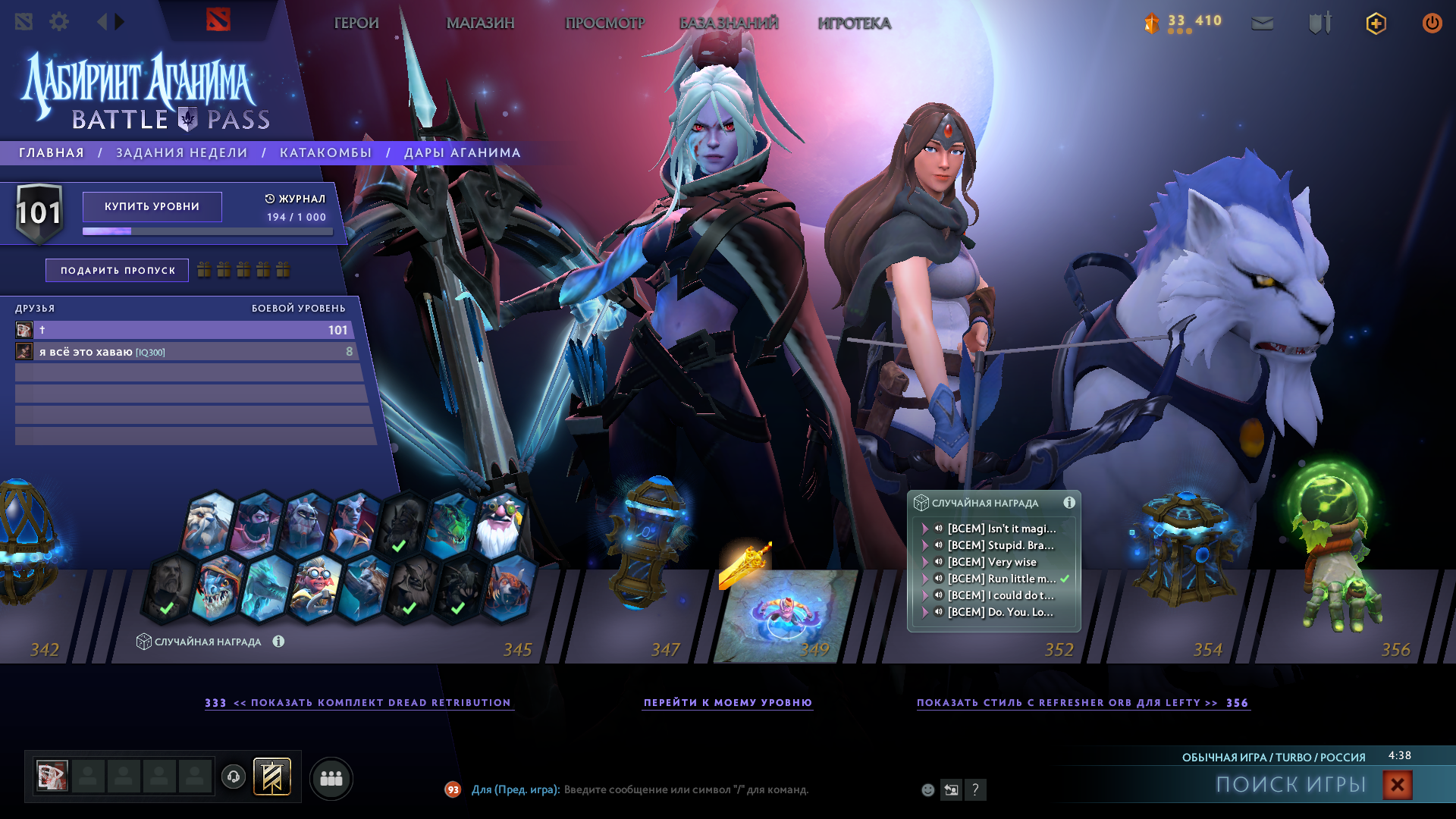Go to the Просмотр section
This screenshot has height=819, width=1456.
click(604, 24)
